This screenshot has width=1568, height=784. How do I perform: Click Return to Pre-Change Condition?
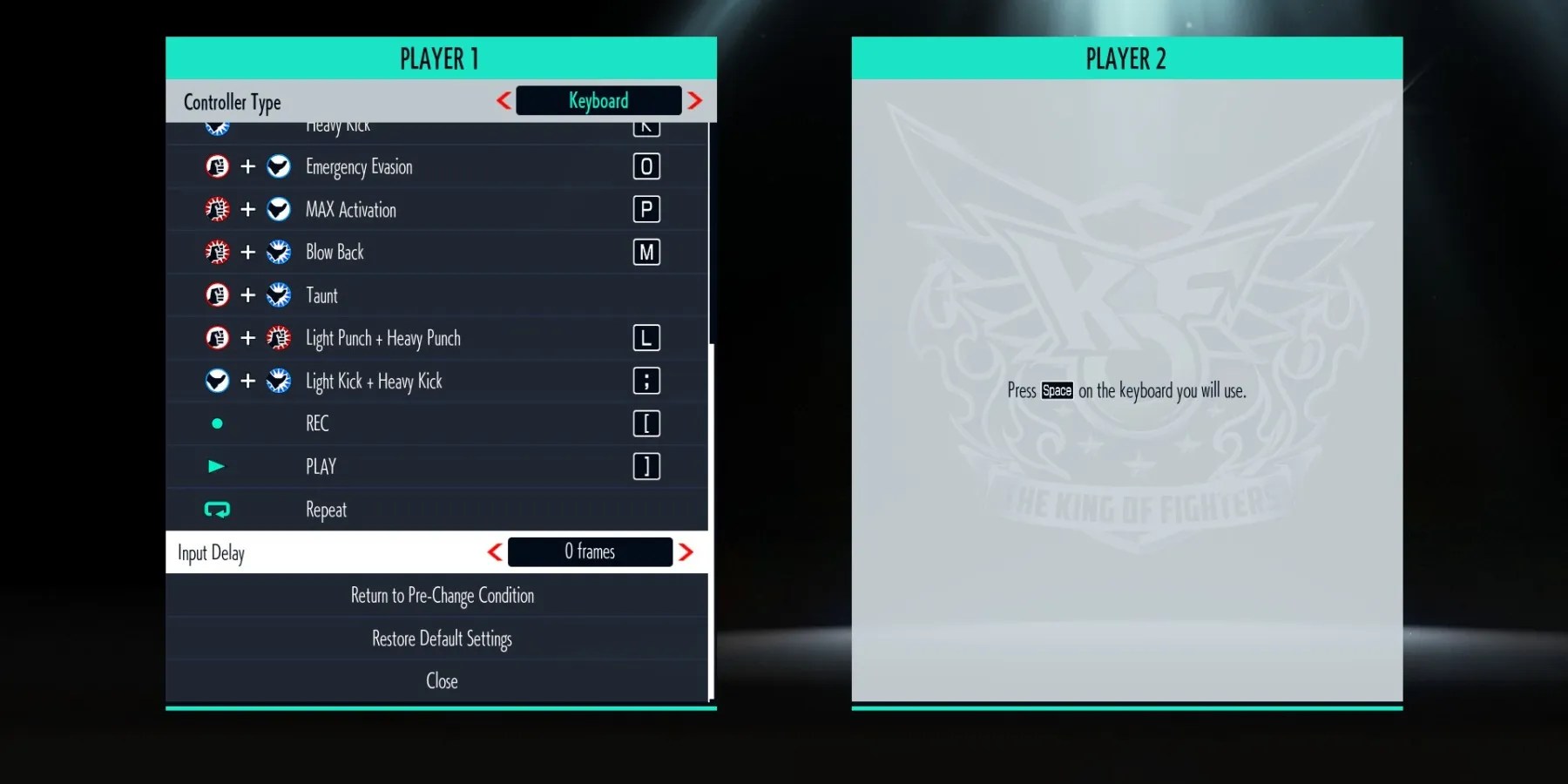click(442, 596)
